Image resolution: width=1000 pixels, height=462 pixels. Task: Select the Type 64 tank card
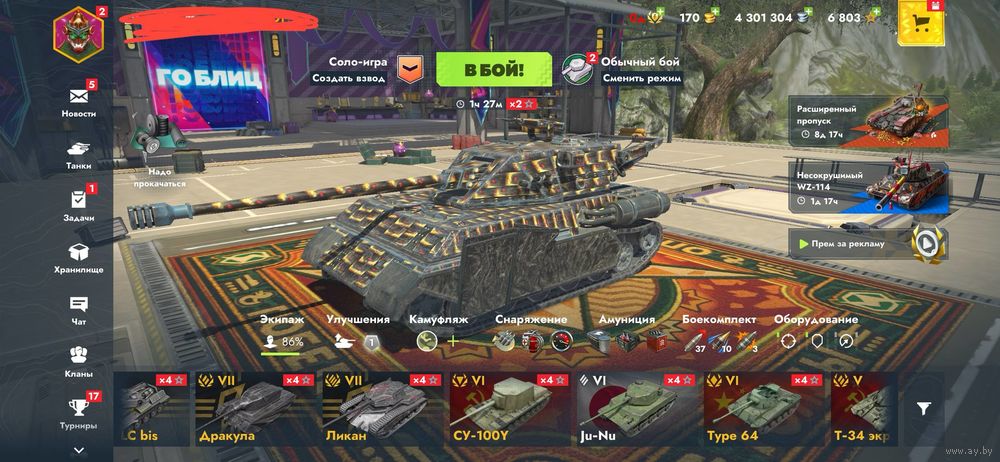pos(764,409)
